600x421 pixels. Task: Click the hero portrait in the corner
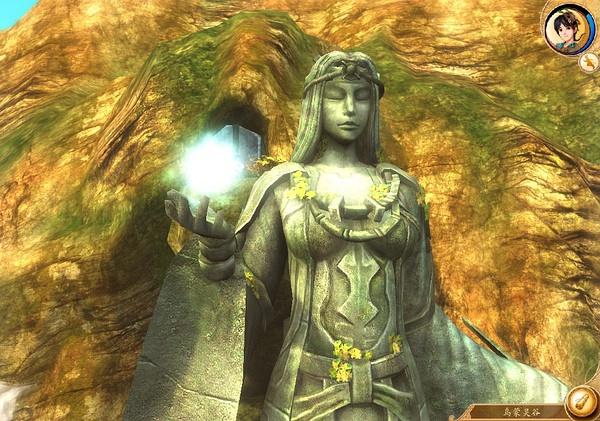tap(568, 26)
